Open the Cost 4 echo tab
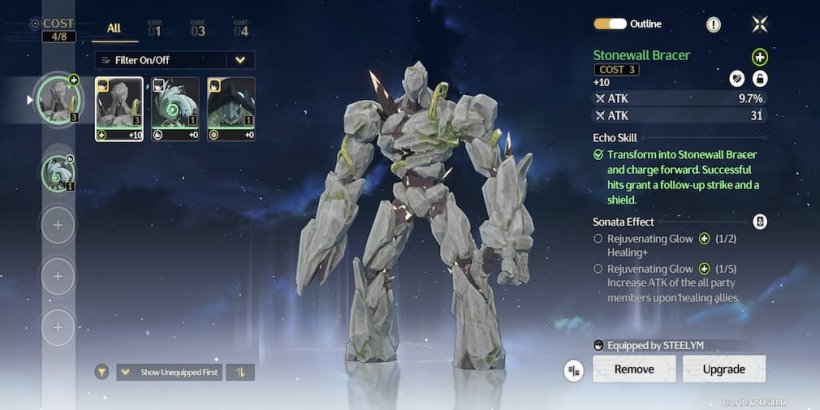 click(x=241, y=28)
